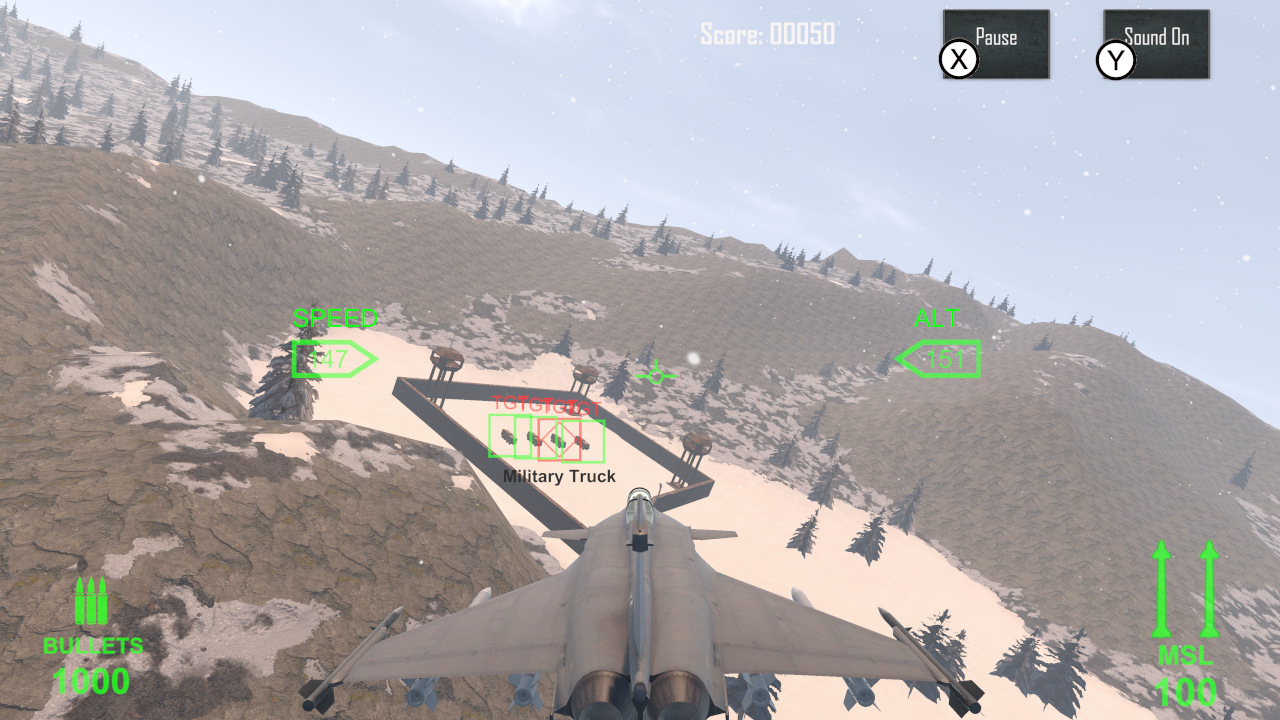Click the Military Truck label

(560, 476)
